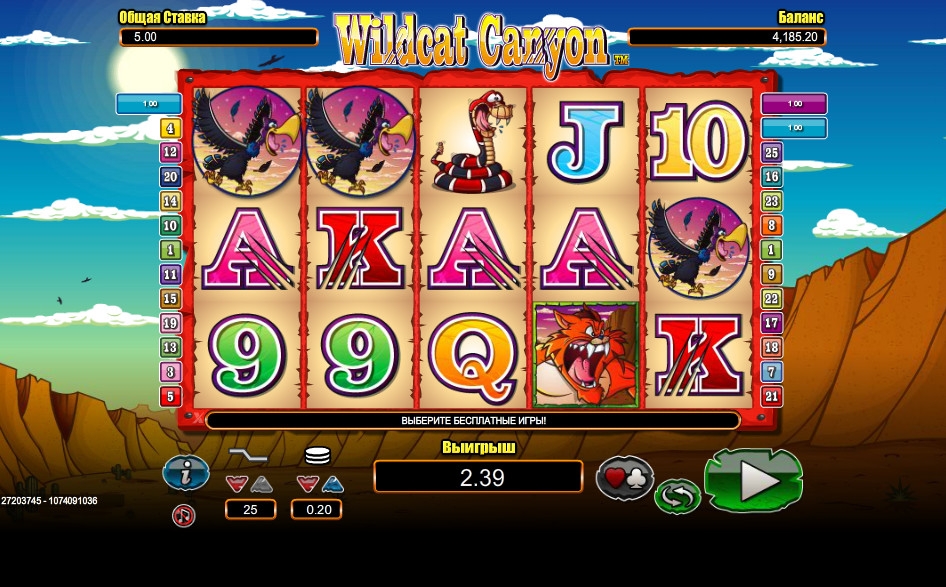
Task: Increase the number of paylines
Action: tap(260, 484)
